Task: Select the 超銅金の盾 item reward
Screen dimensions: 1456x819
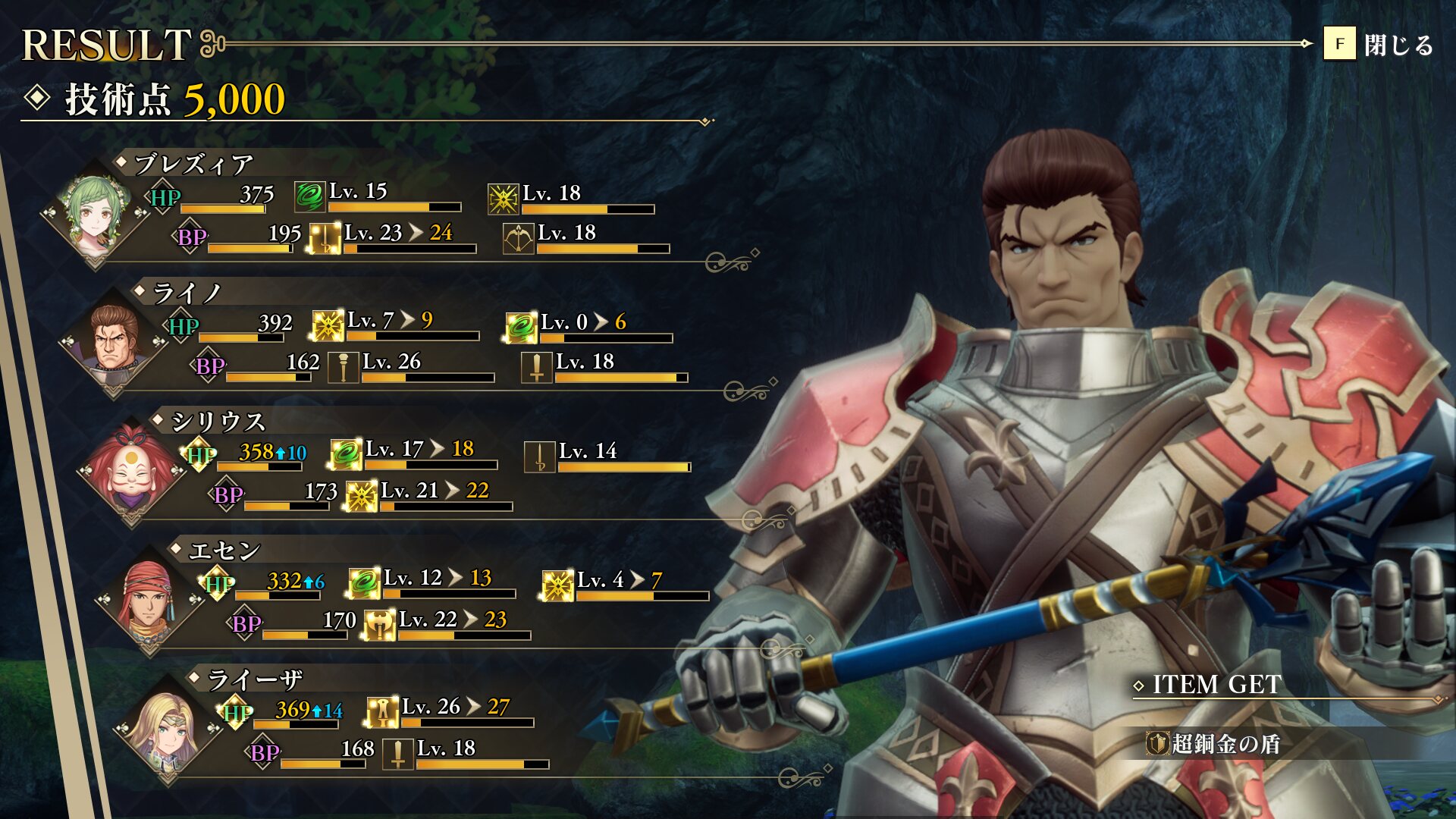Action: pos(1213,743)
